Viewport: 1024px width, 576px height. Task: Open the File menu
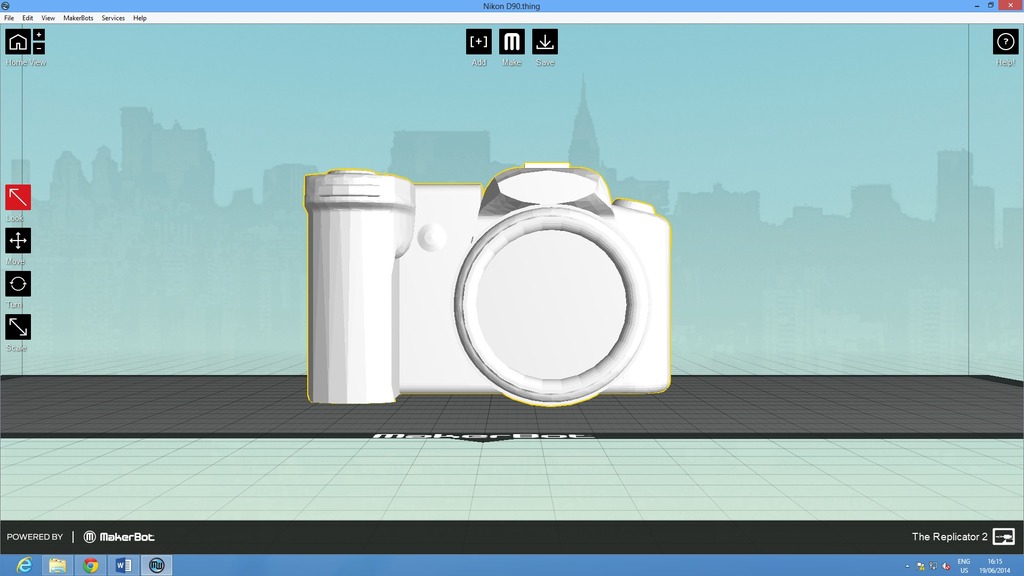point(9,18)
